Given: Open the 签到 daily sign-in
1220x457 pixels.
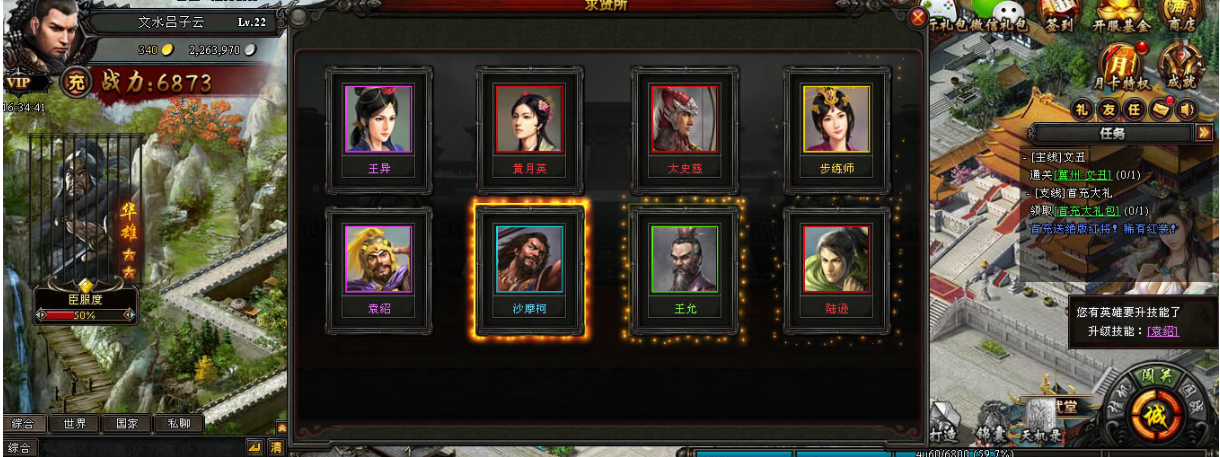Looking at the screenshot, I should click(1058, 17).
